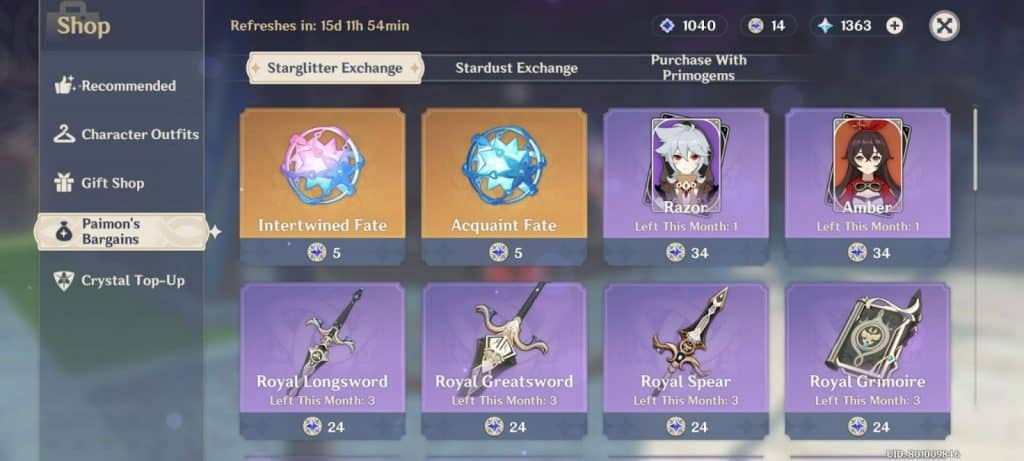Close the shop window

[x=944, y=26]
